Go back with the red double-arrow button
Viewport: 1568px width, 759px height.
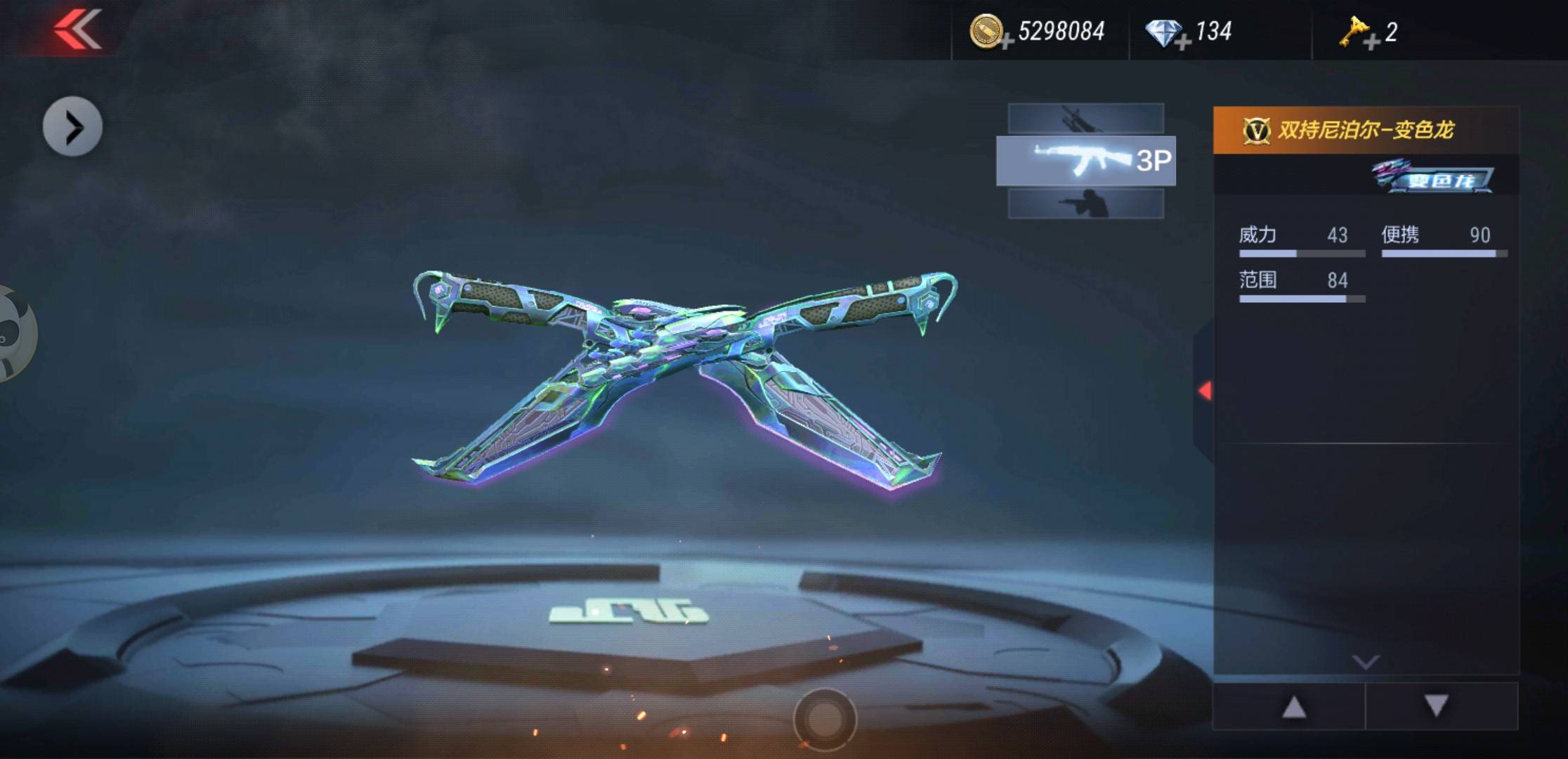(x=78, y=30)
